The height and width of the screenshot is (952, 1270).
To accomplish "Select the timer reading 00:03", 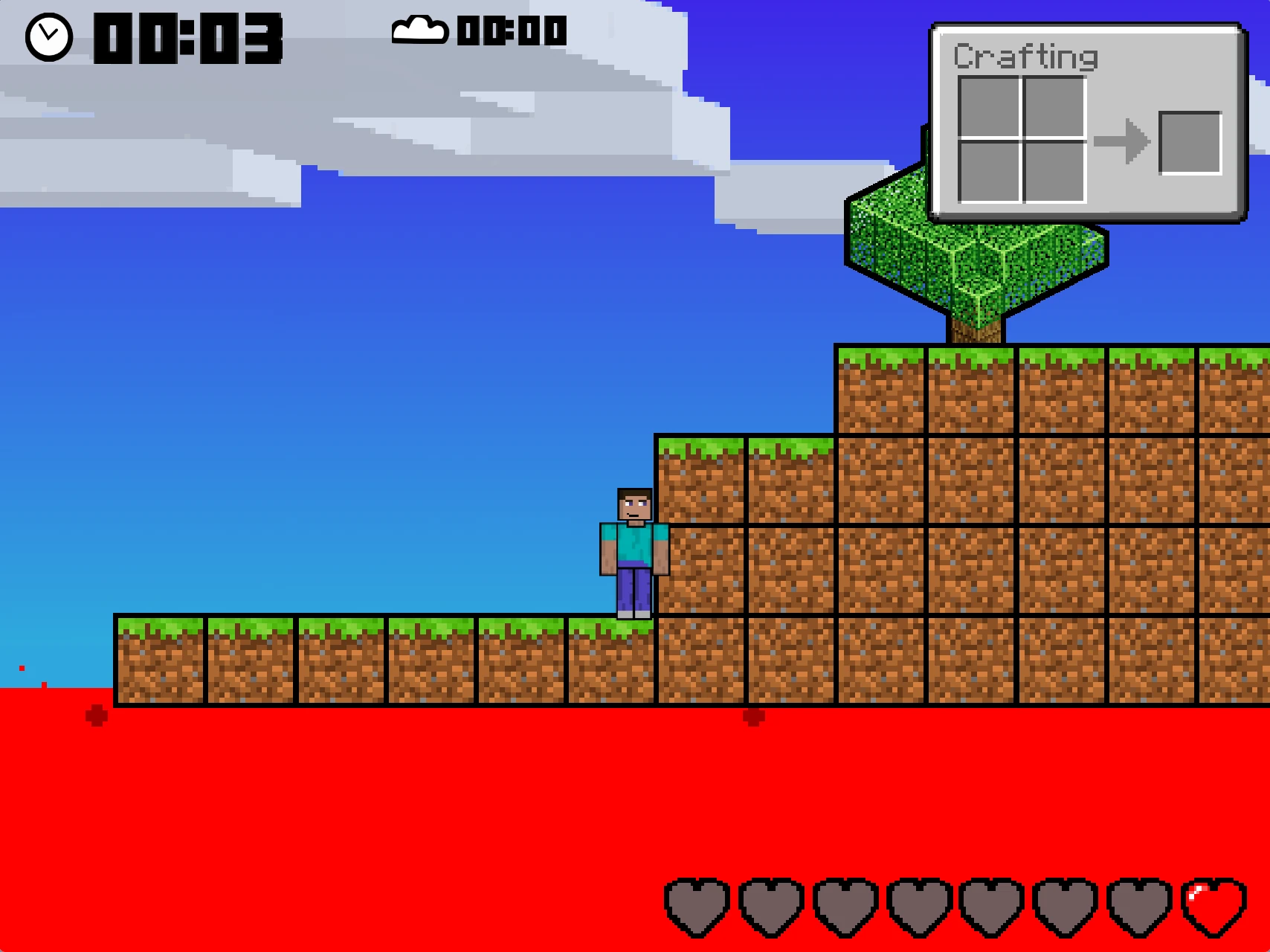I will [x=190, y=37].
